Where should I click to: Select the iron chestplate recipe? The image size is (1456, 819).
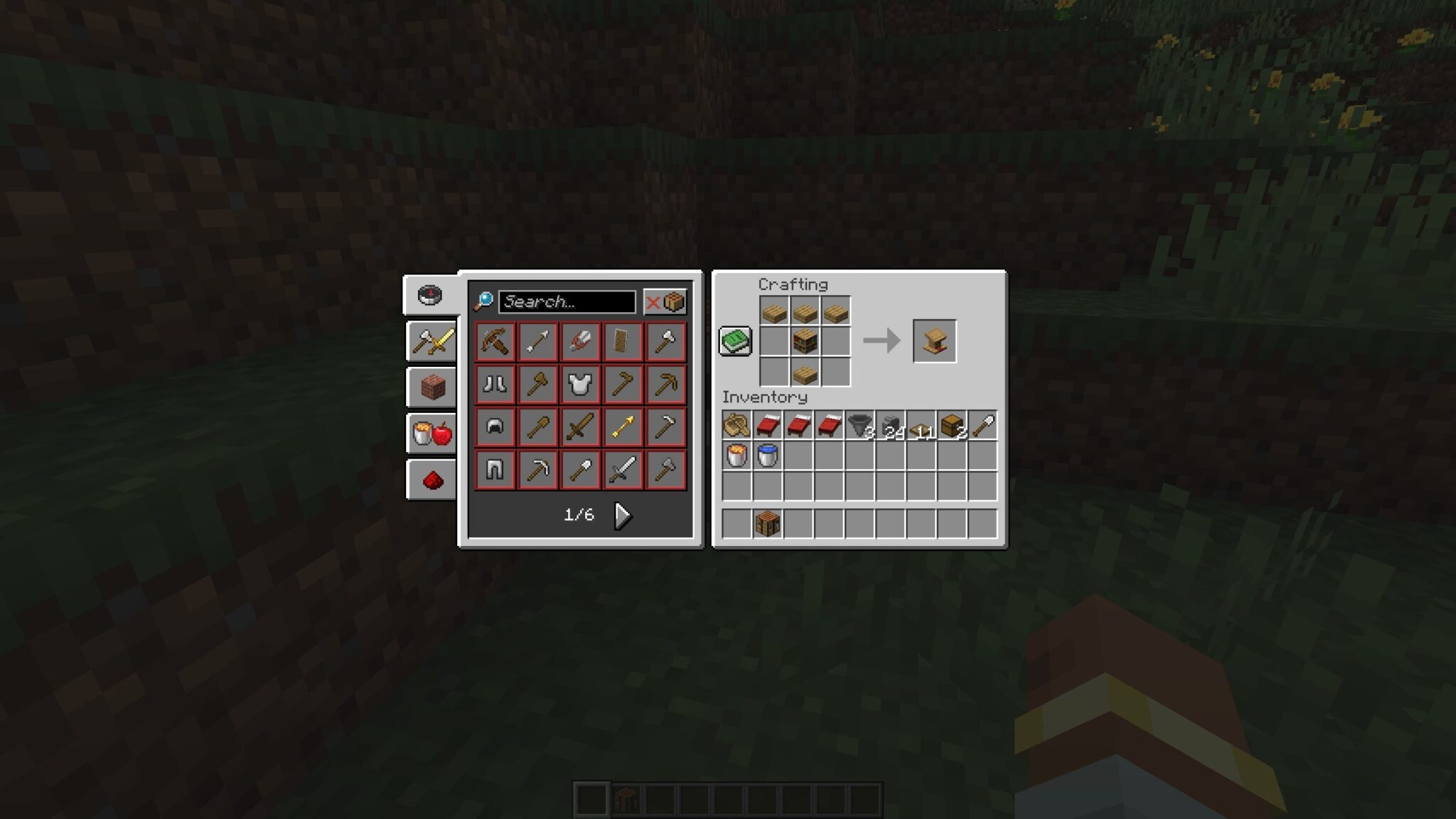(x=581, y=385)
